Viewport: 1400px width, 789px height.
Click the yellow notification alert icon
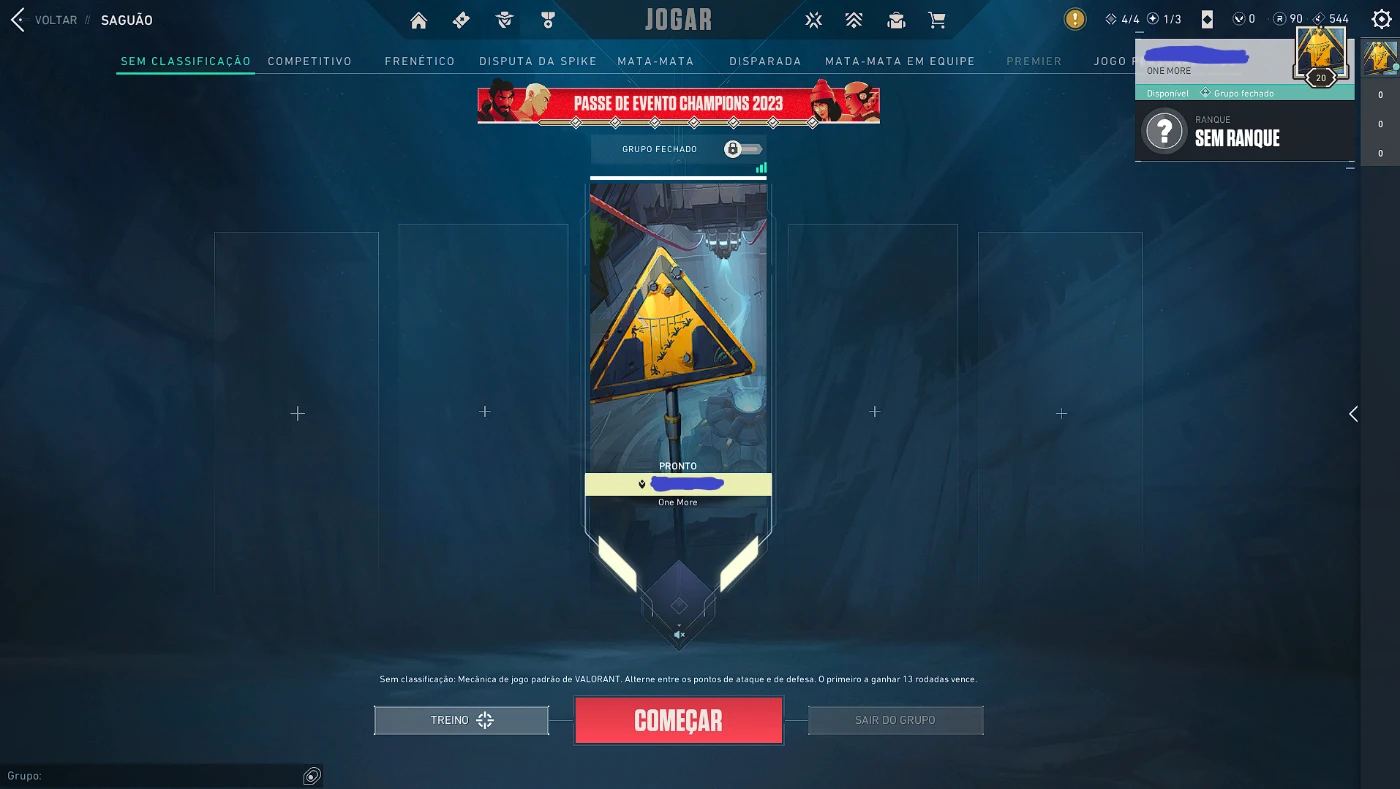pos(1073,18)
